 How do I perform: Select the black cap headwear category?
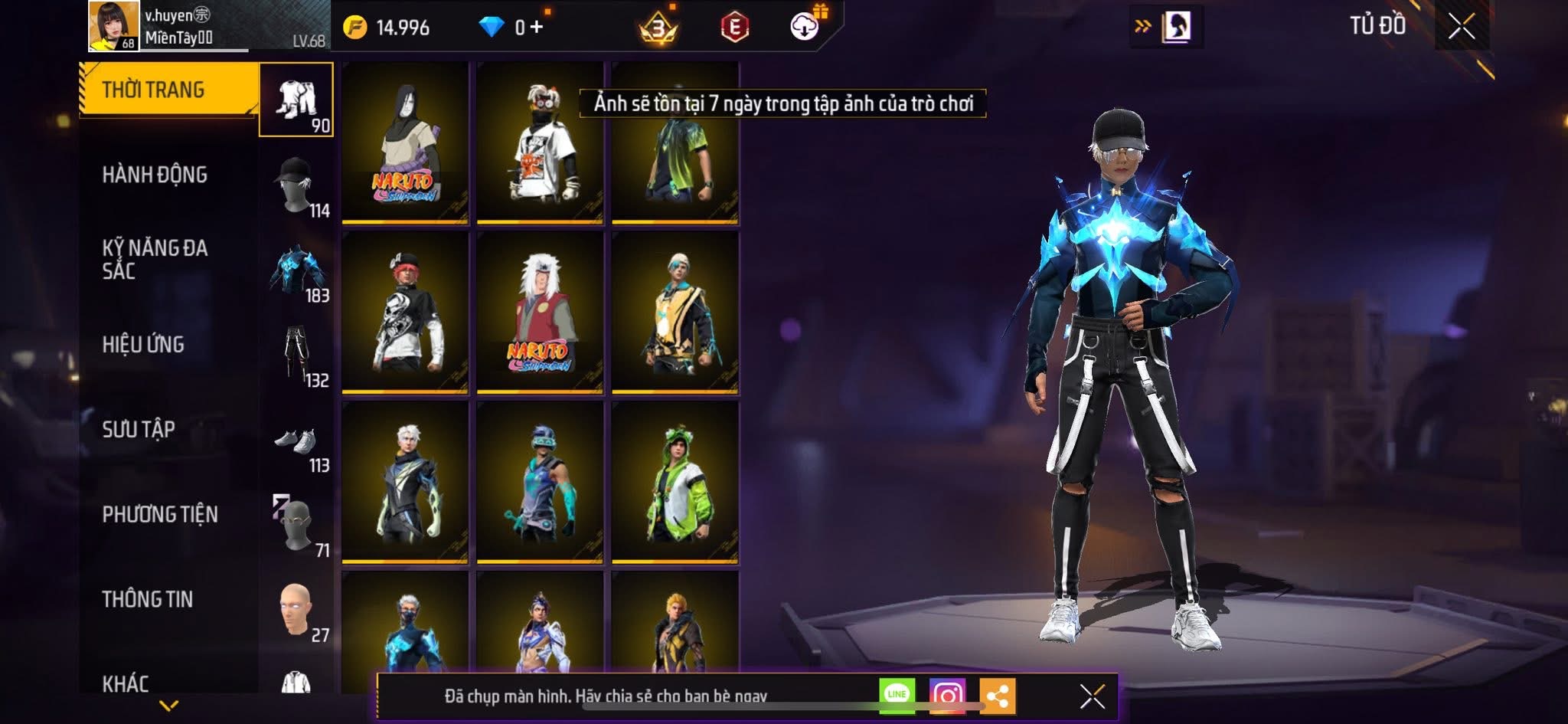296,185
